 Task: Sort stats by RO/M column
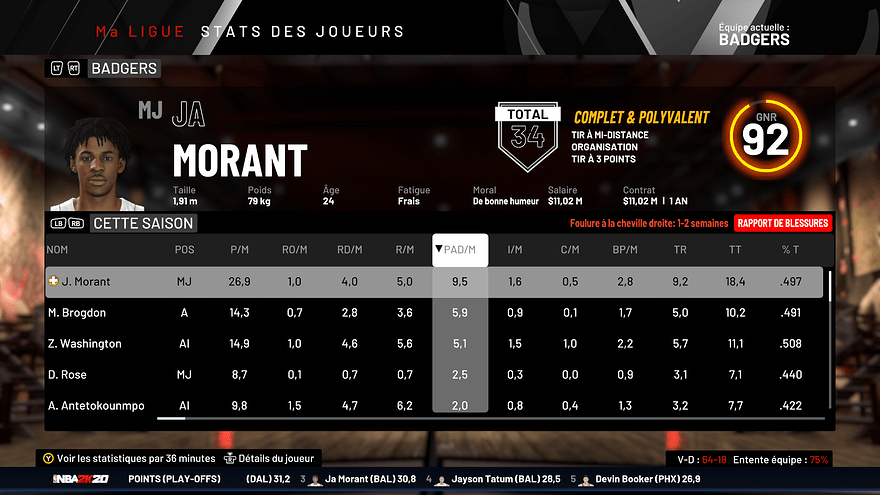[294, 249]
